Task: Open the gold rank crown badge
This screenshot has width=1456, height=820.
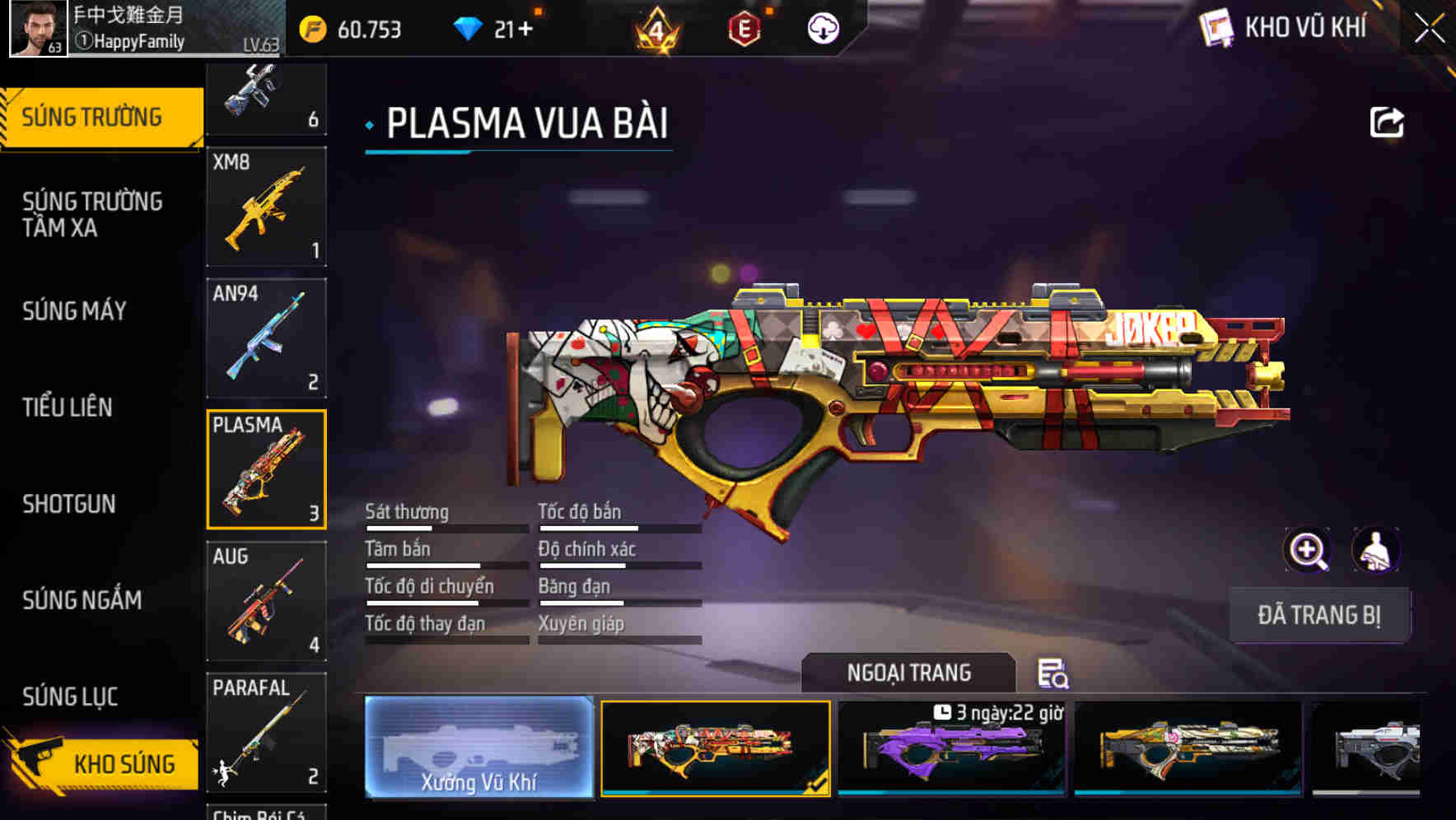Action: pyautogui.click(x=653, y=30)
